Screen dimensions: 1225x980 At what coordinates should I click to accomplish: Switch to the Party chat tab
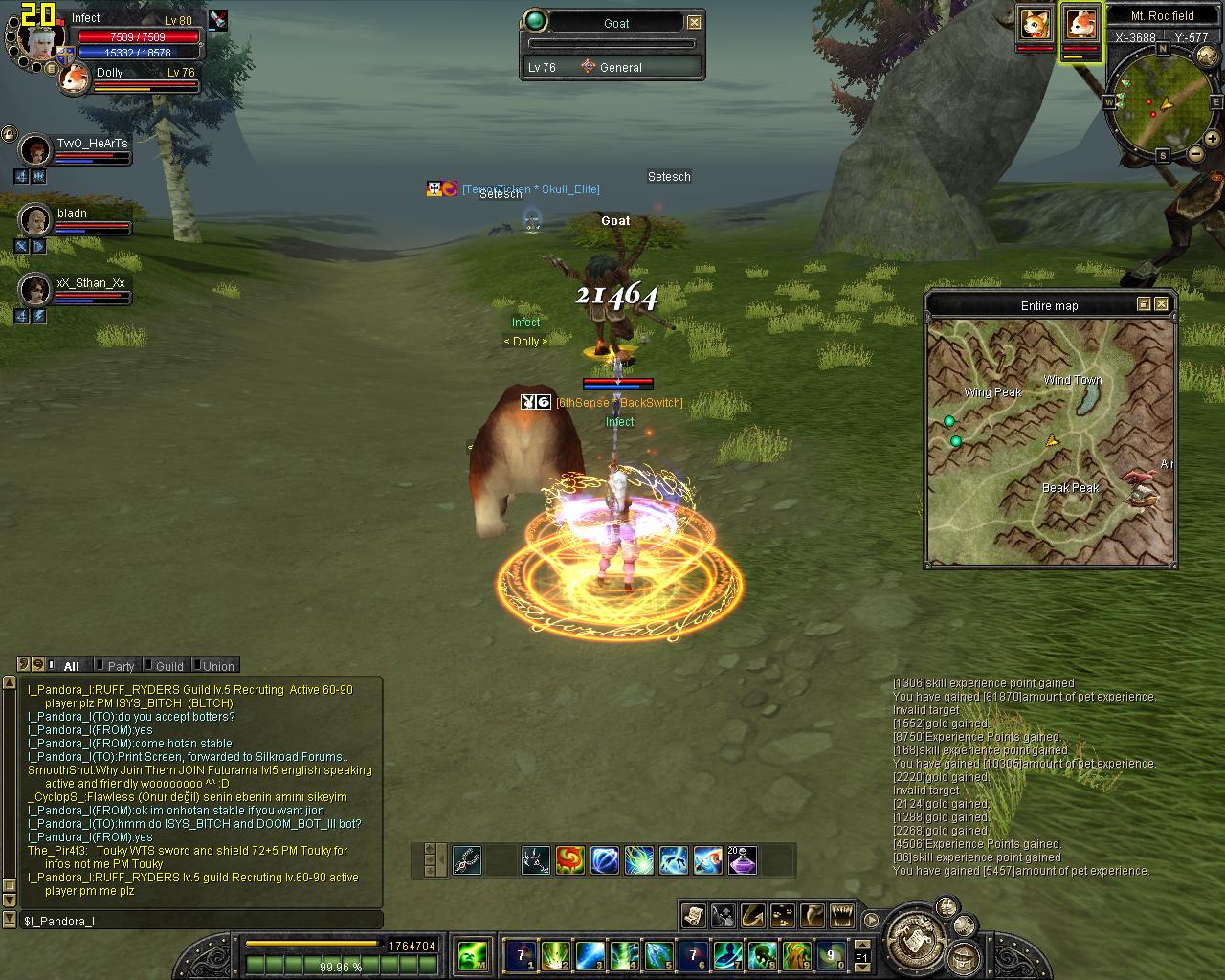coord(118,665)
